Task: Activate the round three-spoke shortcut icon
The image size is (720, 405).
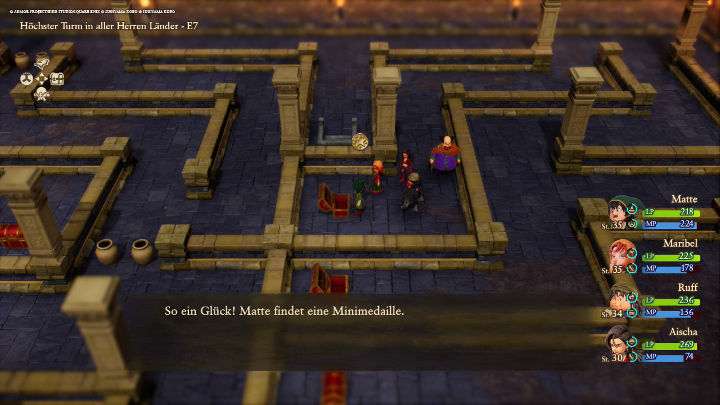Action: (27, 79)
